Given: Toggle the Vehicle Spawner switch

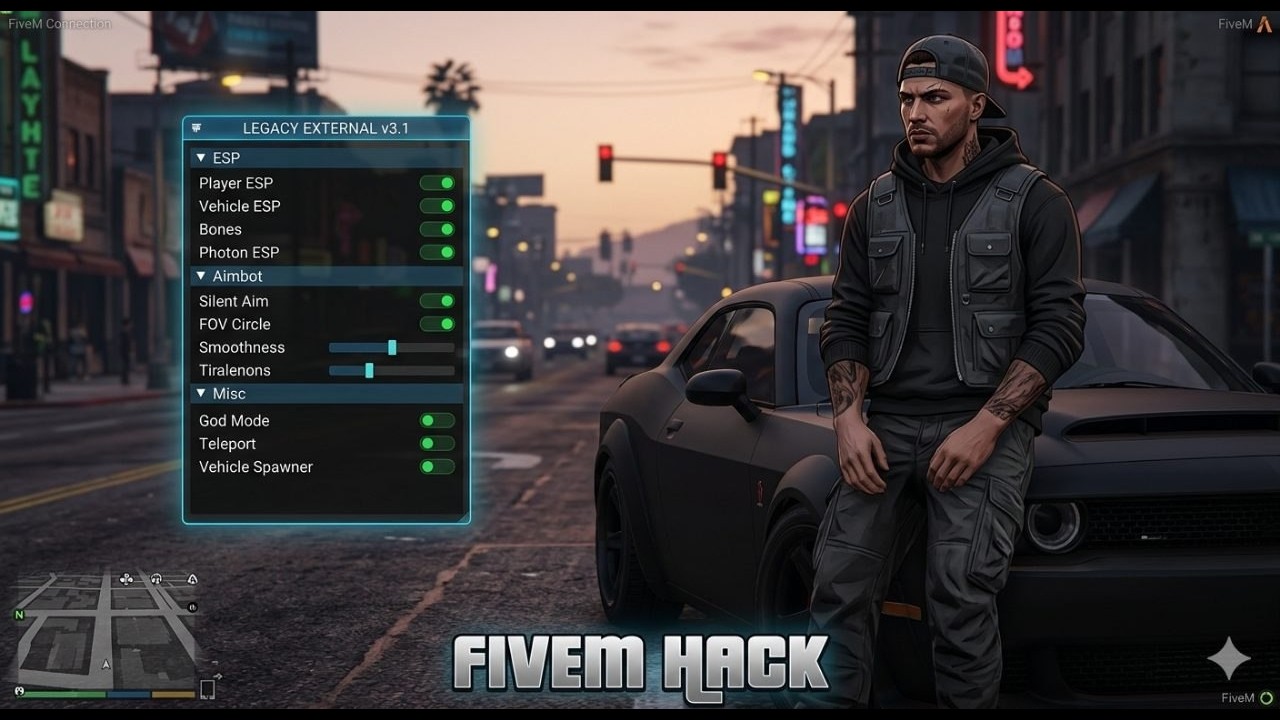Looking at the screenshot, I should (x=437, y=467).
